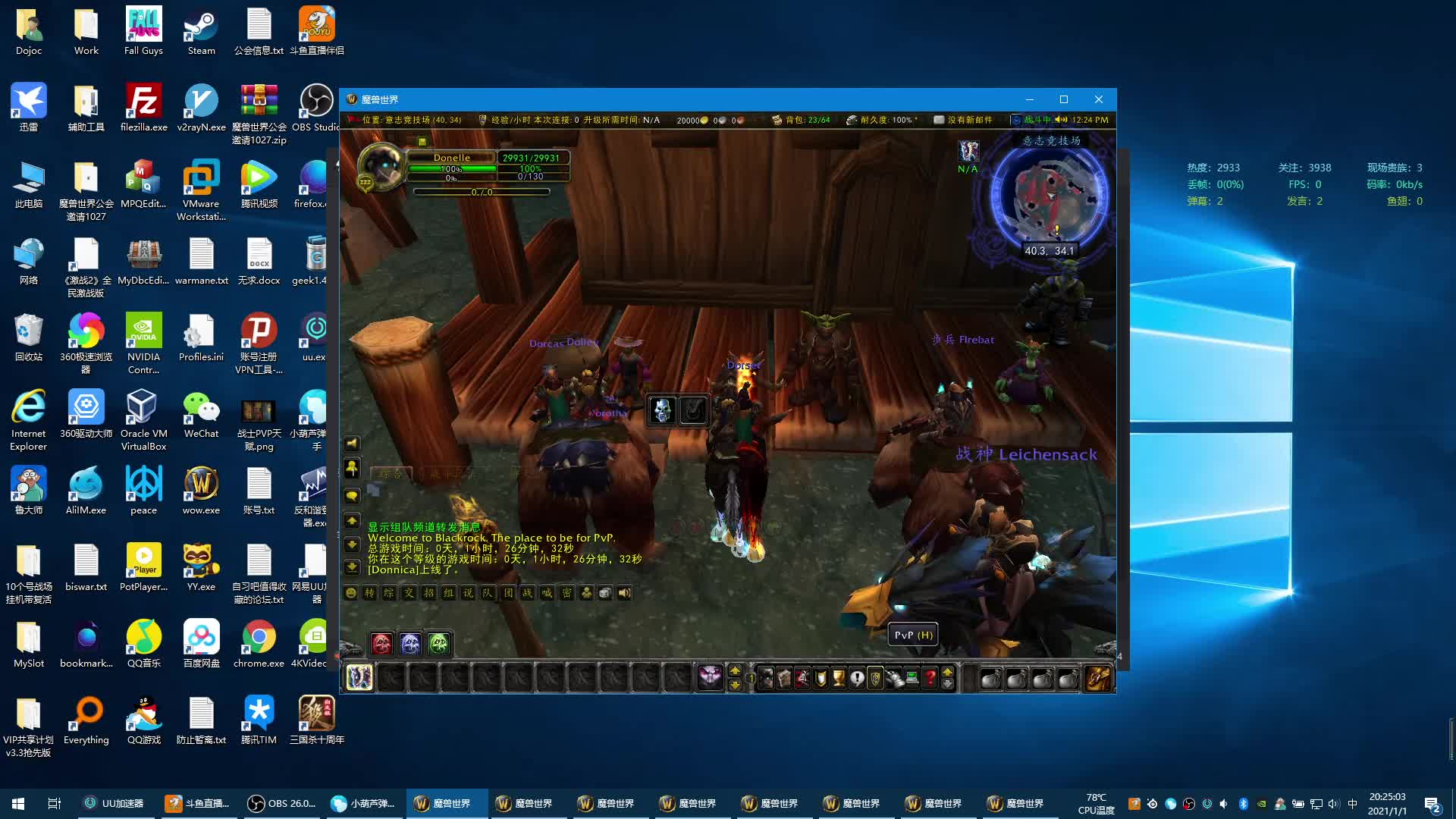Viewport: 1456px width, 819px height.
Task: Click the Donelle player portrait
Action: tap(381, 165)
